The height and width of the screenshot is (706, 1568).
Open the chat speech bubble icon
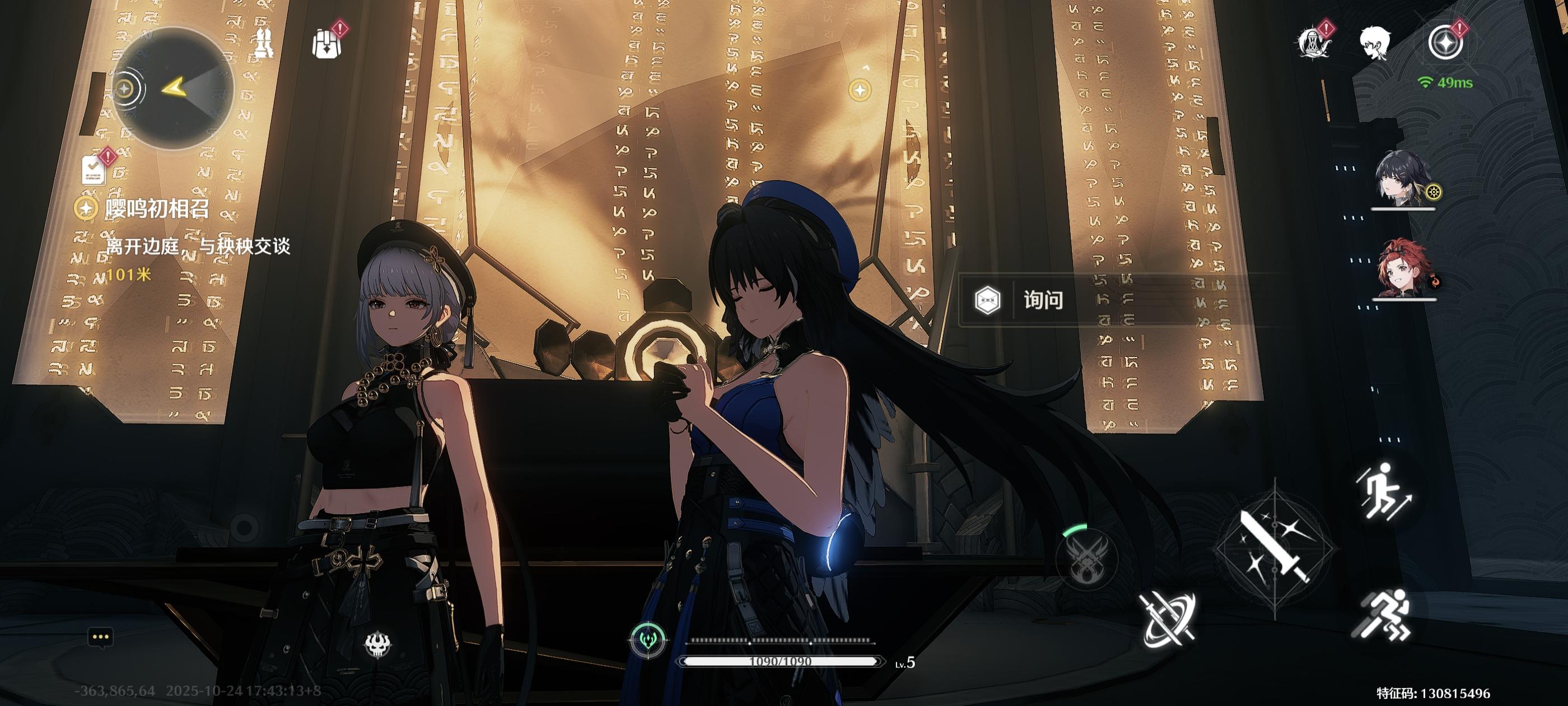click(100, 638)
